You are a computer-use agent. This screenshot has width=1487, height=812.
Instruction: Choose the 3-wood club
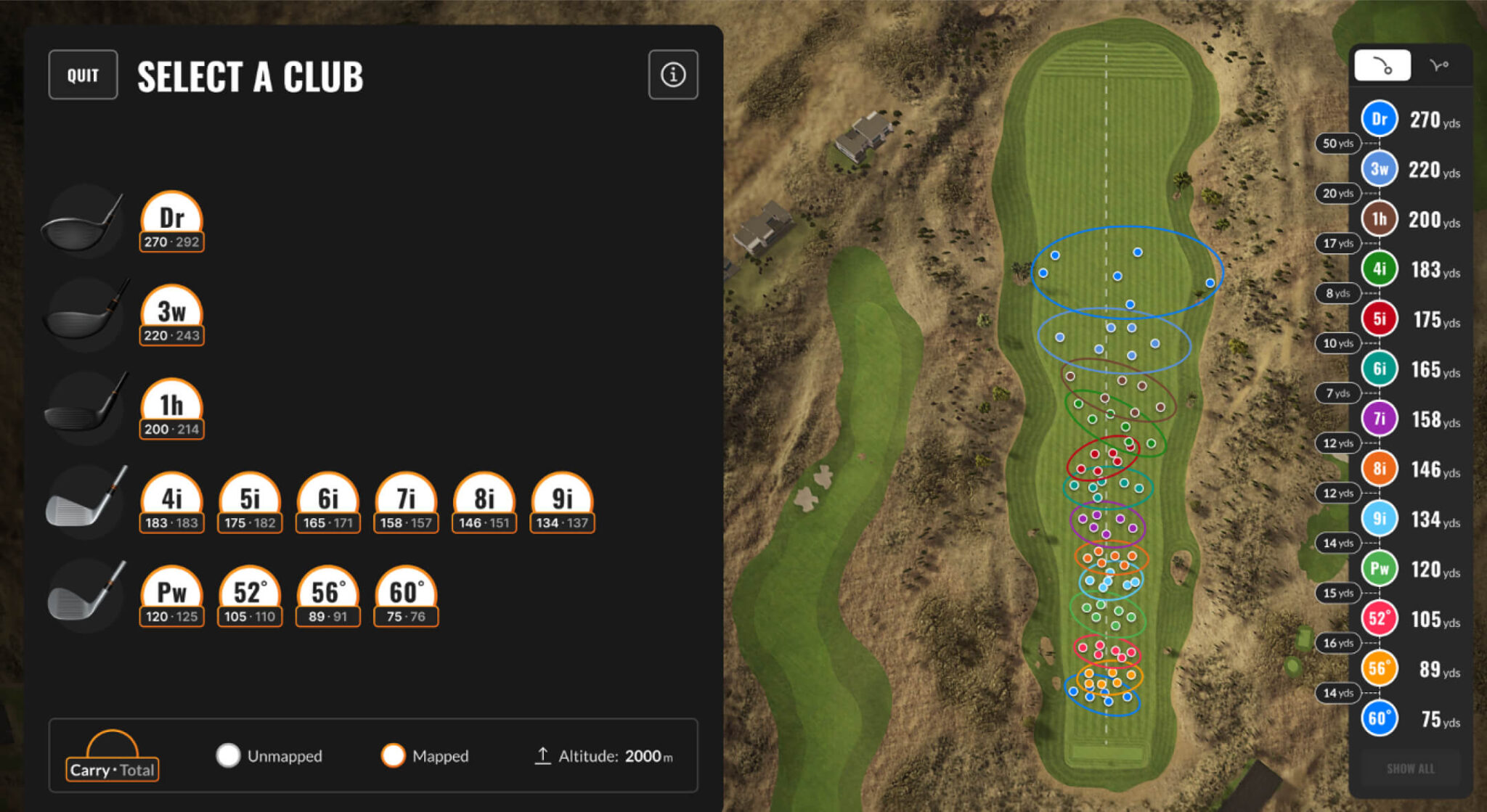pyautogui.click(x=171, y=316)
